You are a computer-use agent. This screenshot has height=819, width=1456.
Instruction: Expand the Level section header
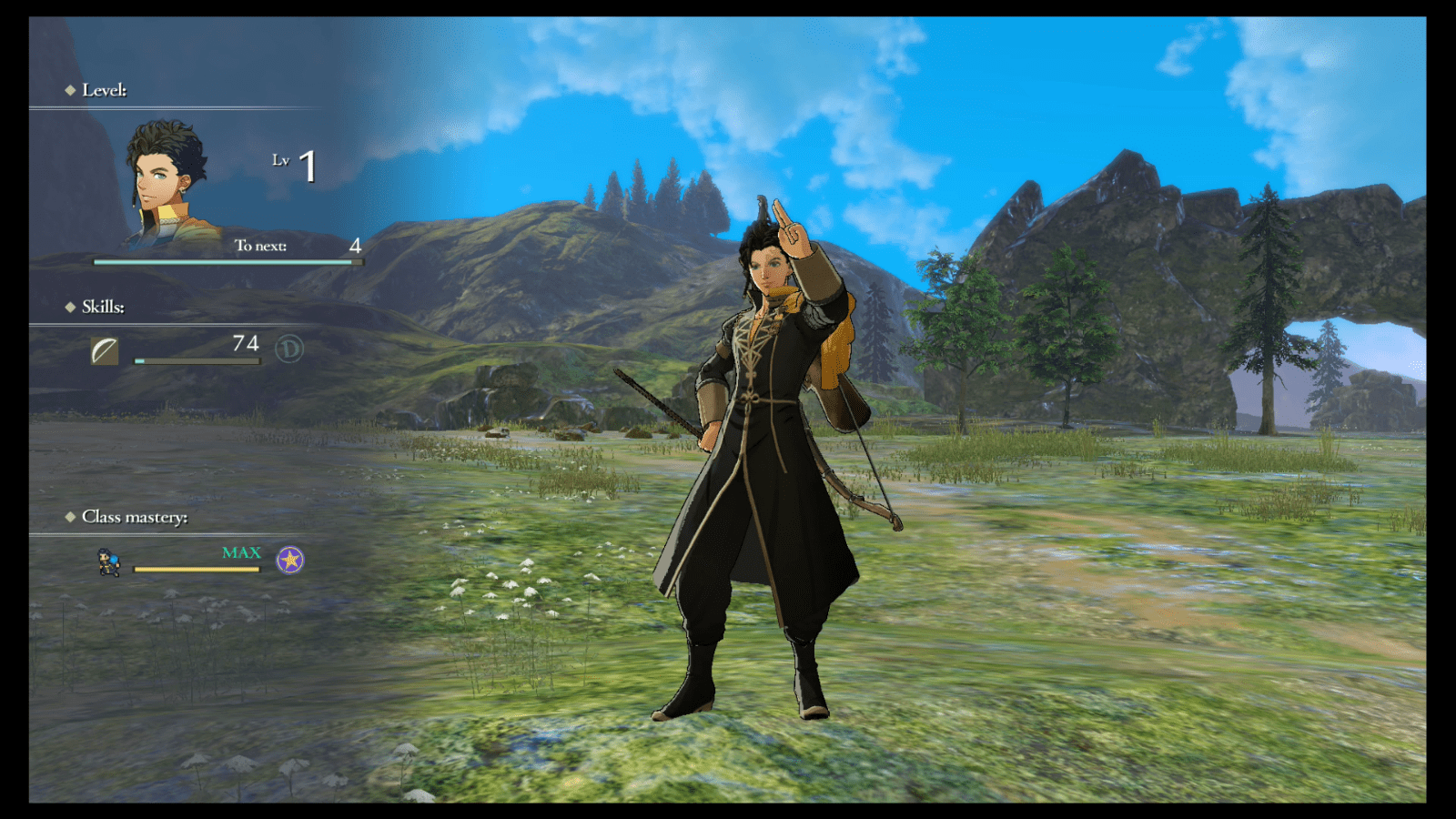coord(105,89)
